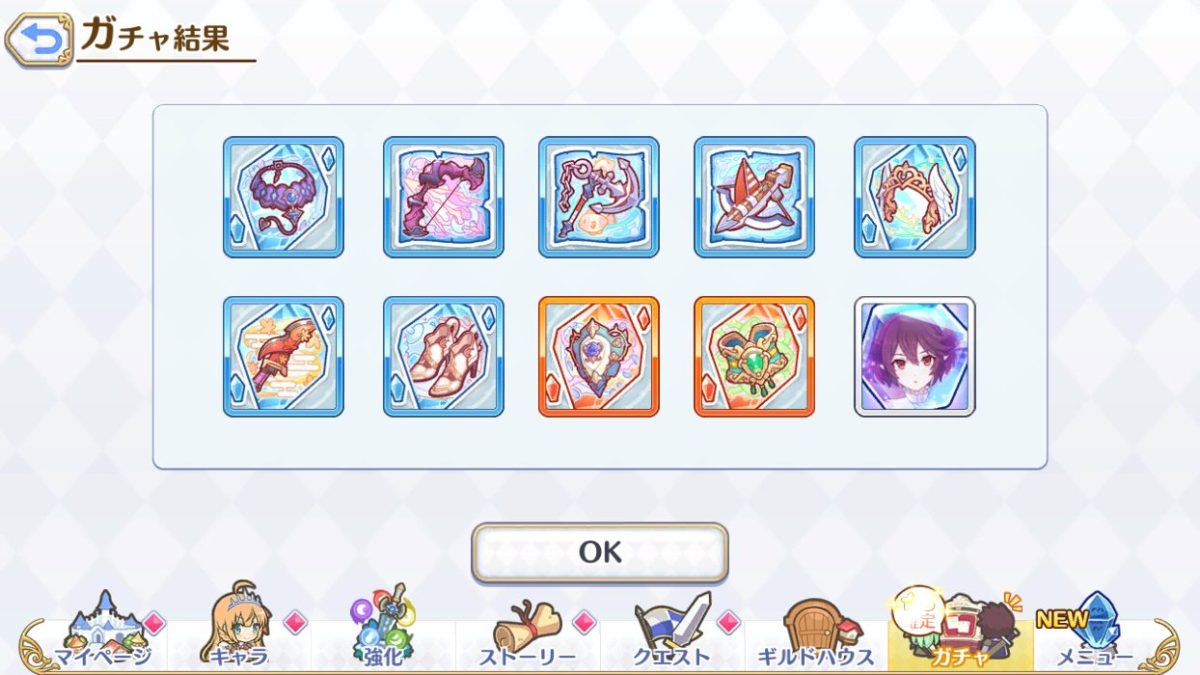The height and width of the screenshot is (675, 1200).
Task: Switch to the キャラ character tab
Action: click(240, 634)
